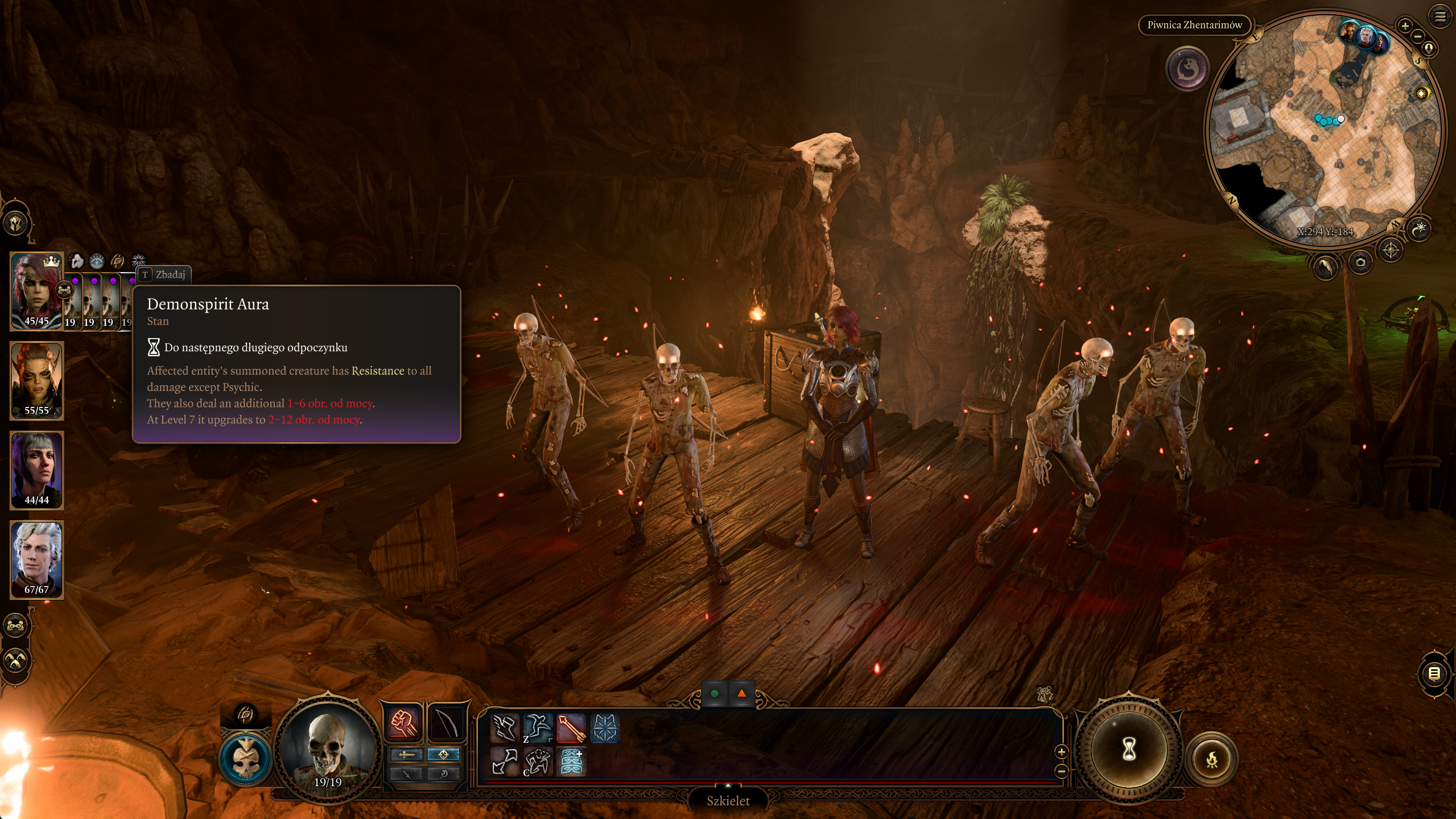Zoom out the minimap with minus
1456x819 pixels.
click(1418, 36)
